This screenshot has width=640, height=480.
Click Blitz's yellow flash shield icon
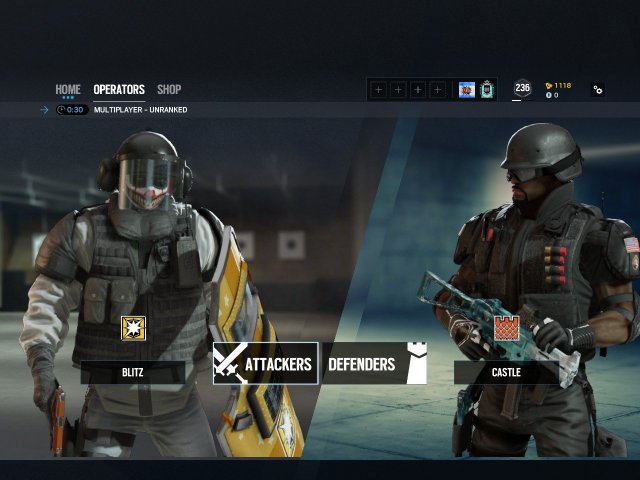(x=133, y=328)
